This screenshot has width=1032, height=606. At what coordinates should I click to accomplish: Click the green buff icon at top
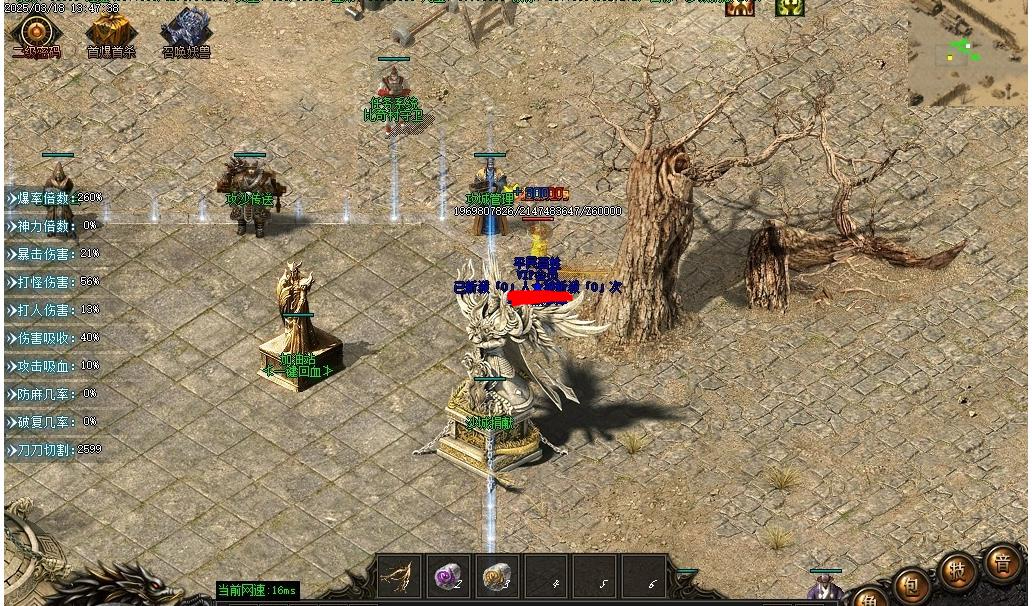coord(790,8)
